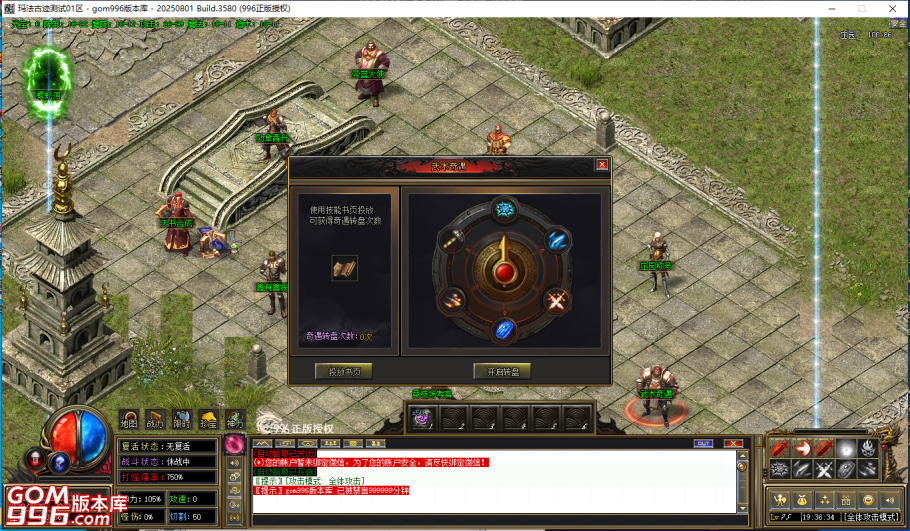Start the wheel with 开启转盘
The height and width of the screenshot is (531, 910).
(502, 371)
